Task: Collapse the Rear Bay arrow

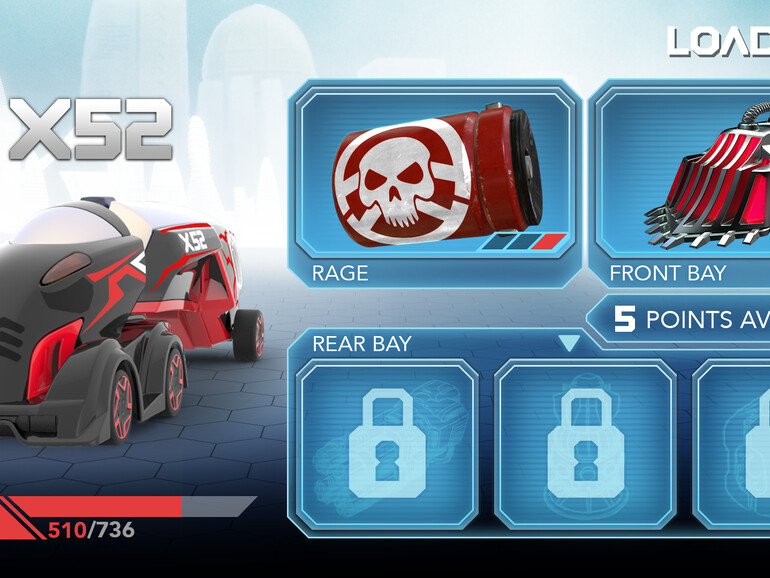Action: pos(569,344)
